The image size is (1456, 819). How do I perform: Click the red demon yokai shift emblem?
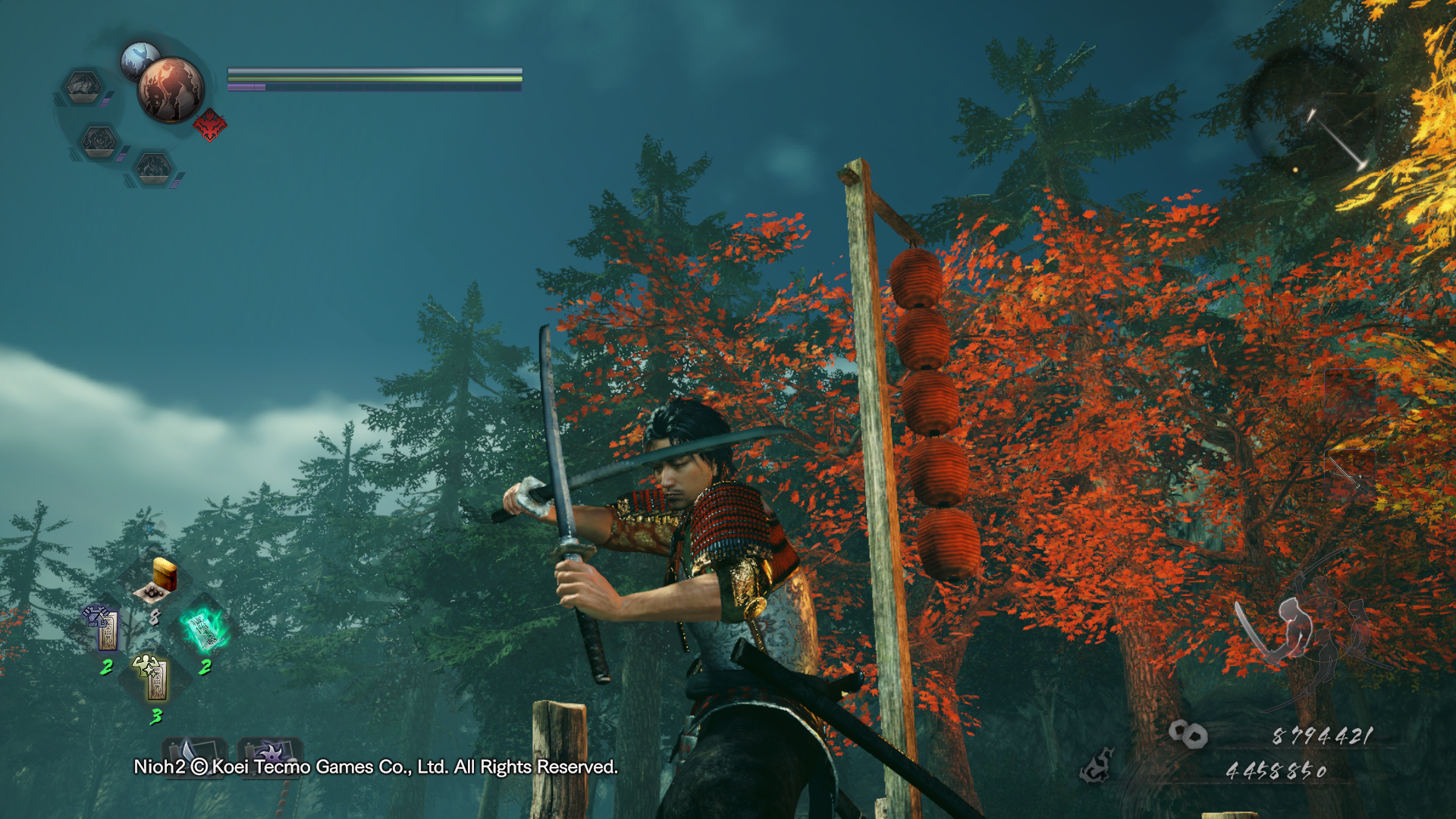coord(210,125)
